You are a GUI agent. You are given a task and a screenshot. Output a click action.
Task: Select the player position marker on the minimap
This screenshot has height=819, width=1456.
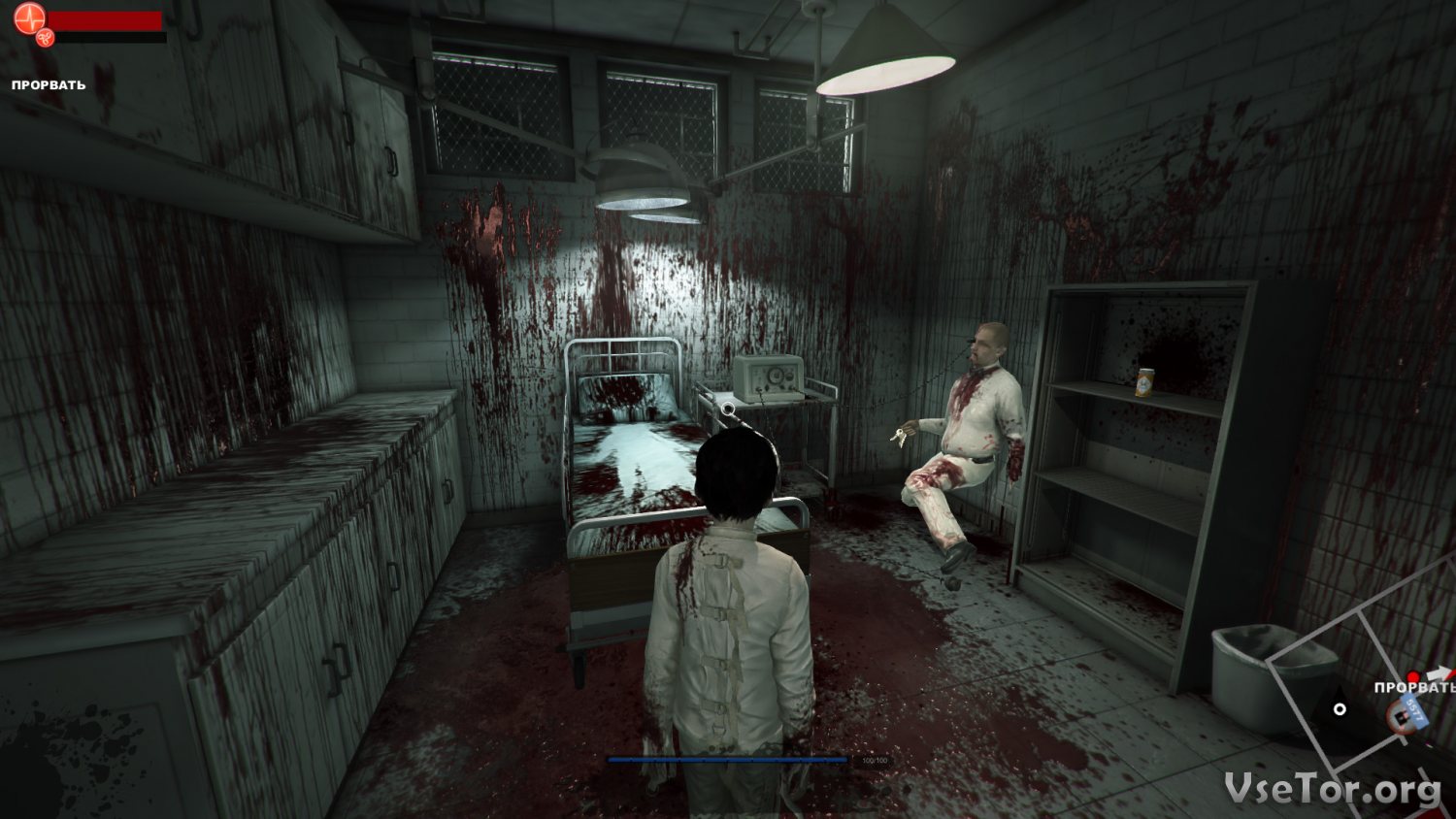pos(1340,709)
